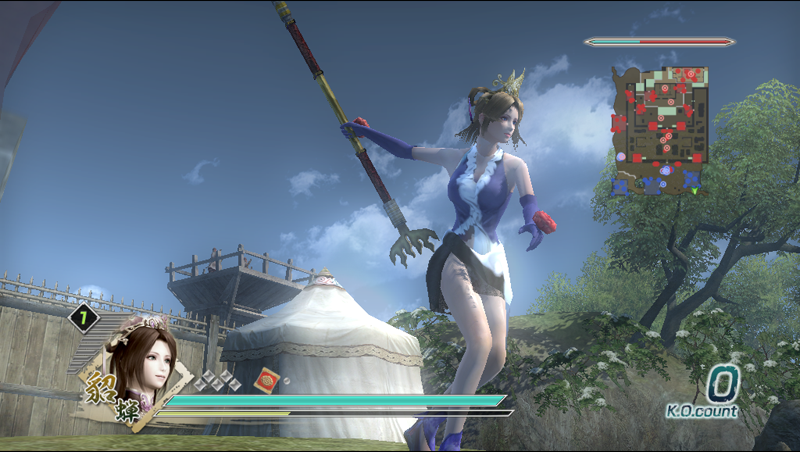
Task: Click the red item icon beside the portrait
Action: (268, 380)
